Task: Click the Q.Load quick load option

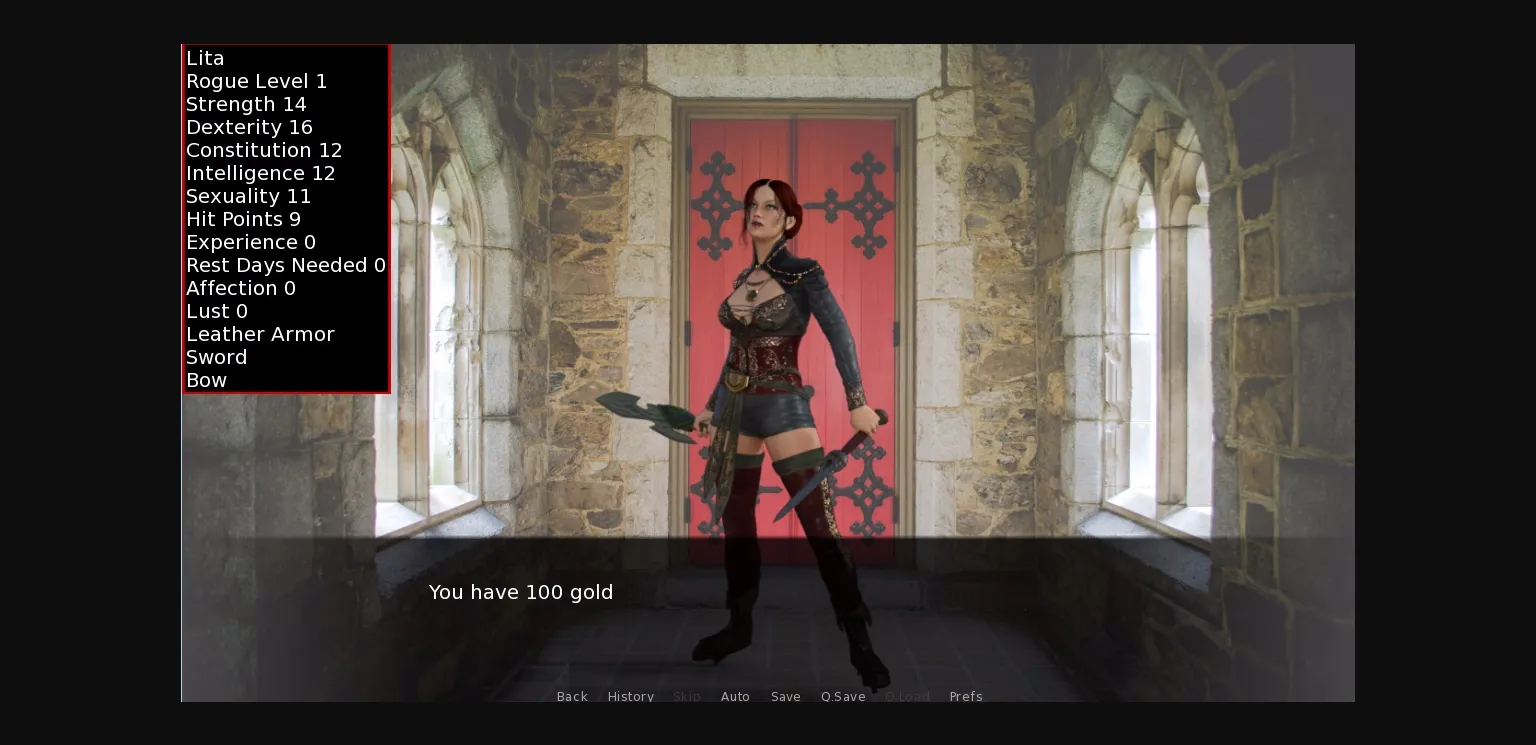Action: tap(908, 696)
